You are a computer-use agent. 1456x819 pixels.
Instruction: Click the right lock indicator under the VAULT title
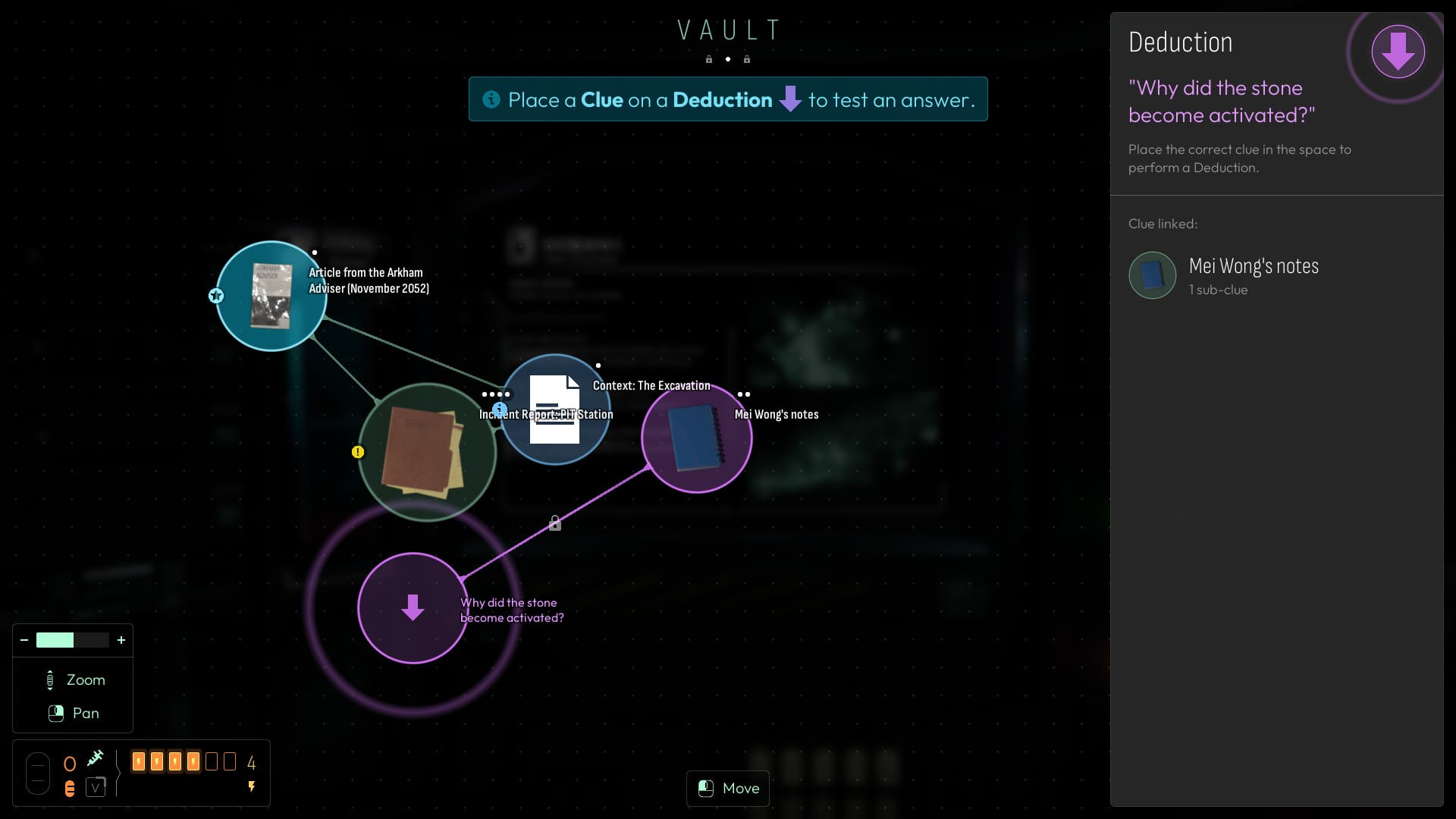pos(747,59)
